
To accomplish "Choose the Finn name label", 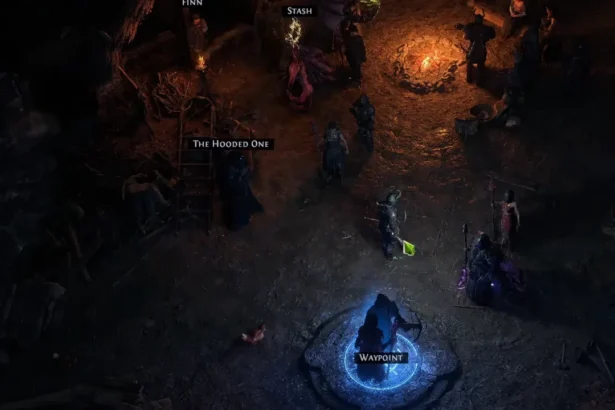I will [192, 3].
